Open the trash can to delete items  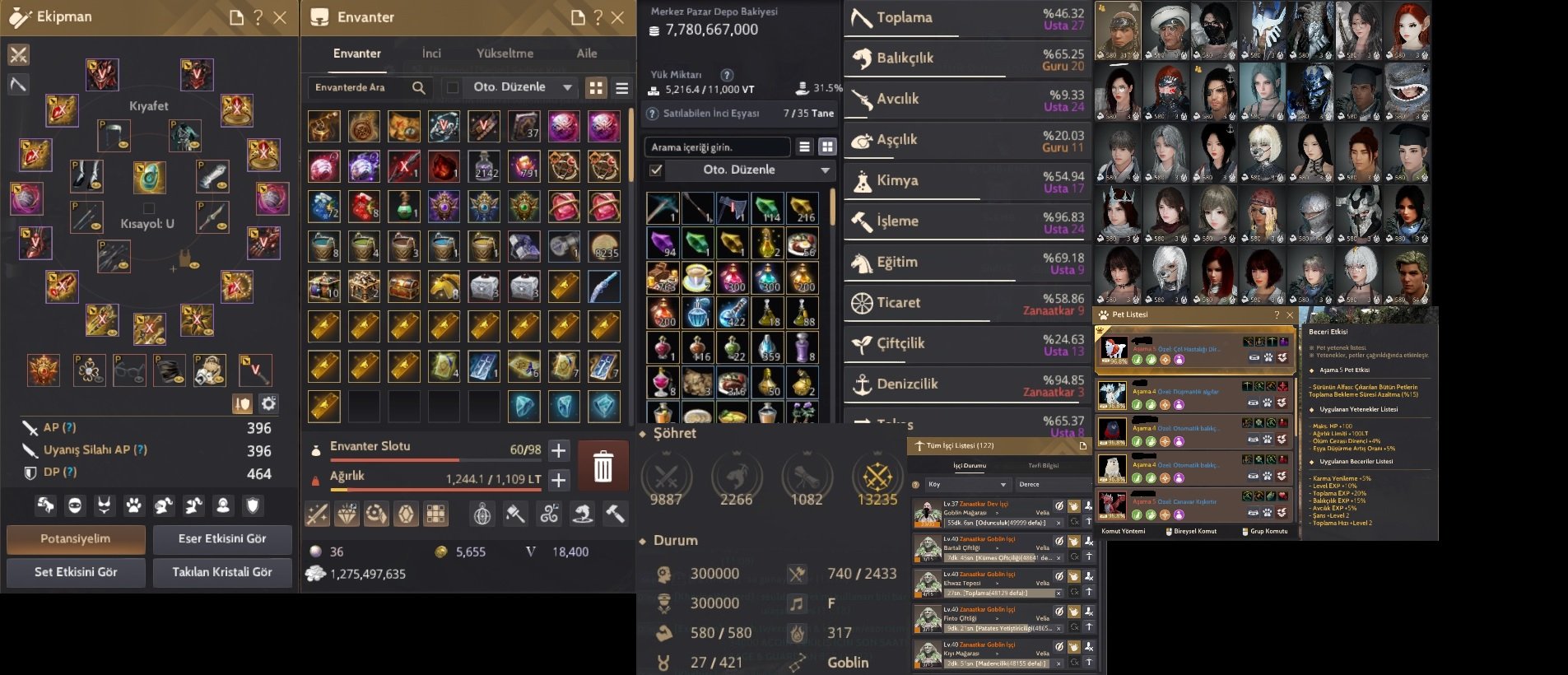click(x=604, y=465)
